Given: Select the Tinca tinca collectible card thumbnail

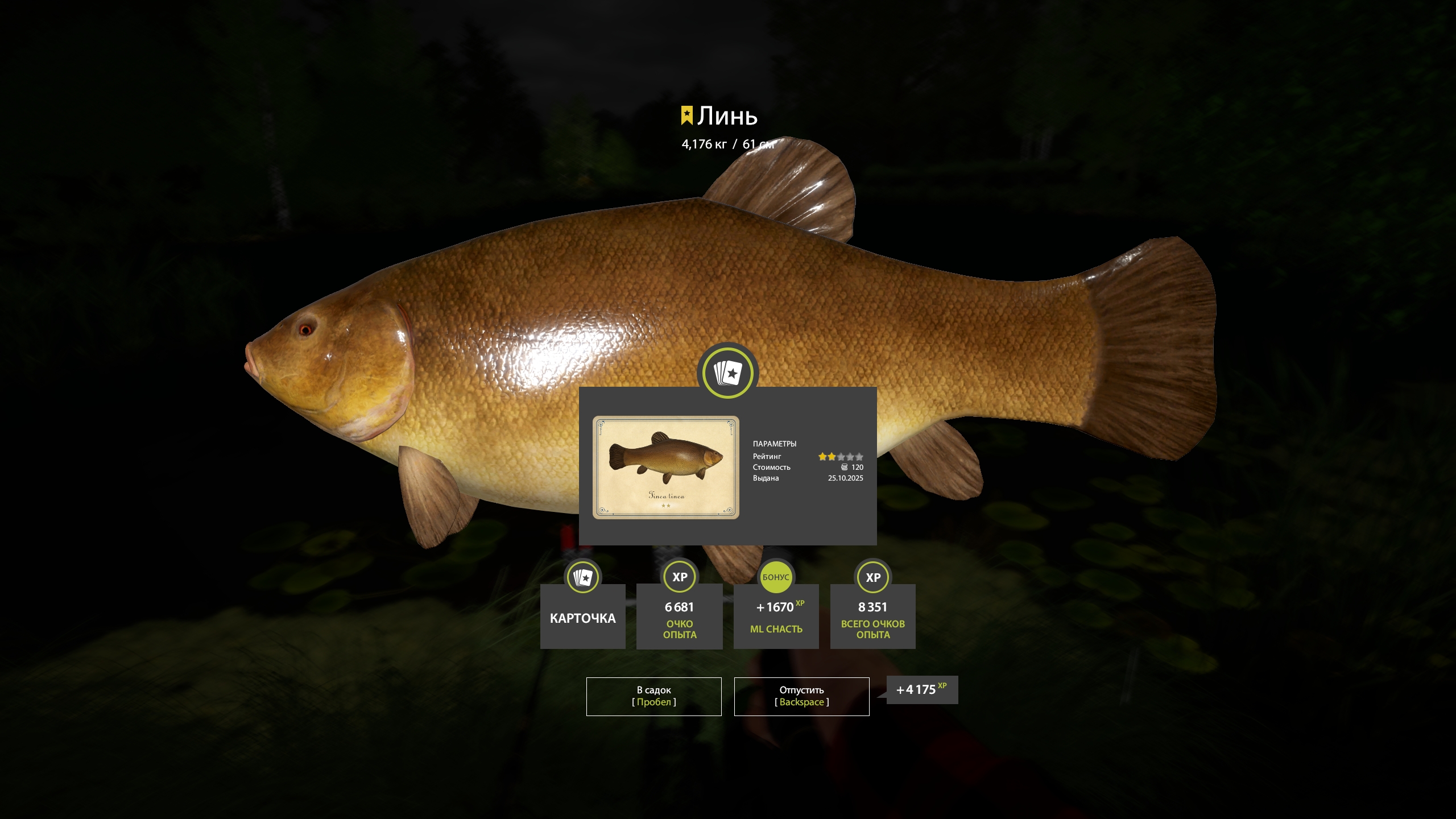Looking at the screenshot, I should point(666,467).
